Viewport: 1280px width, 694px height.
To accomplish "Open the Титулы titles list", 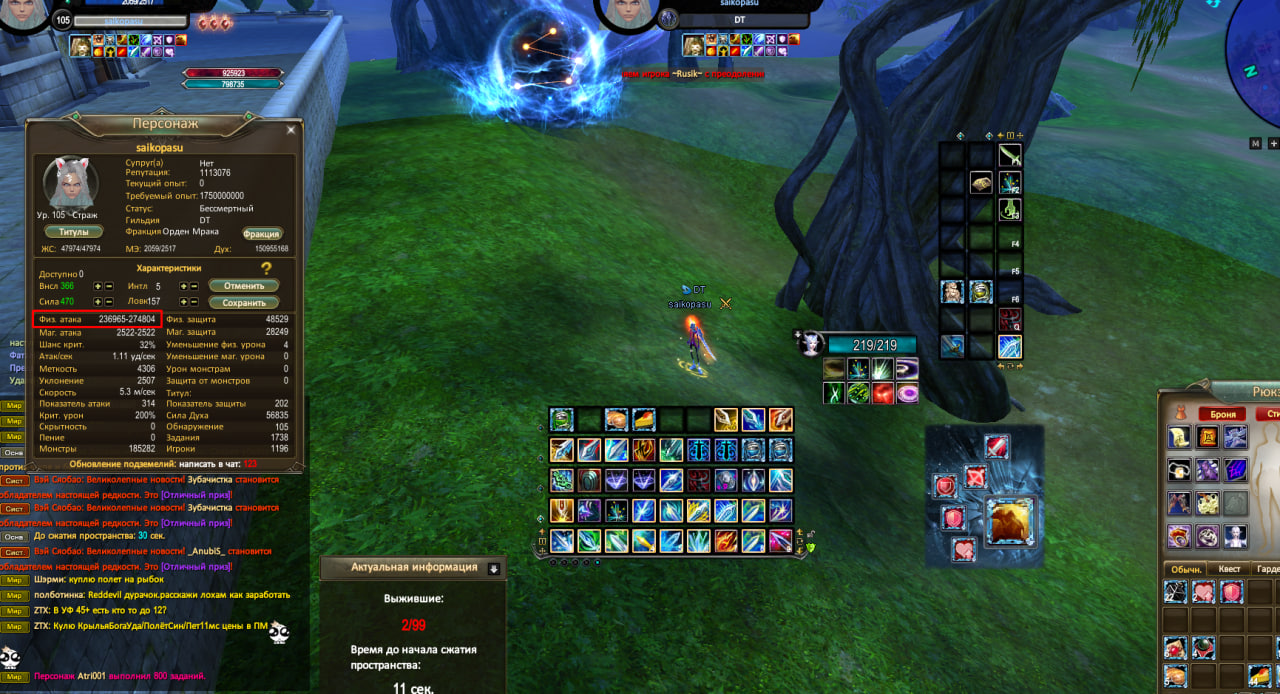I will 74,232.
